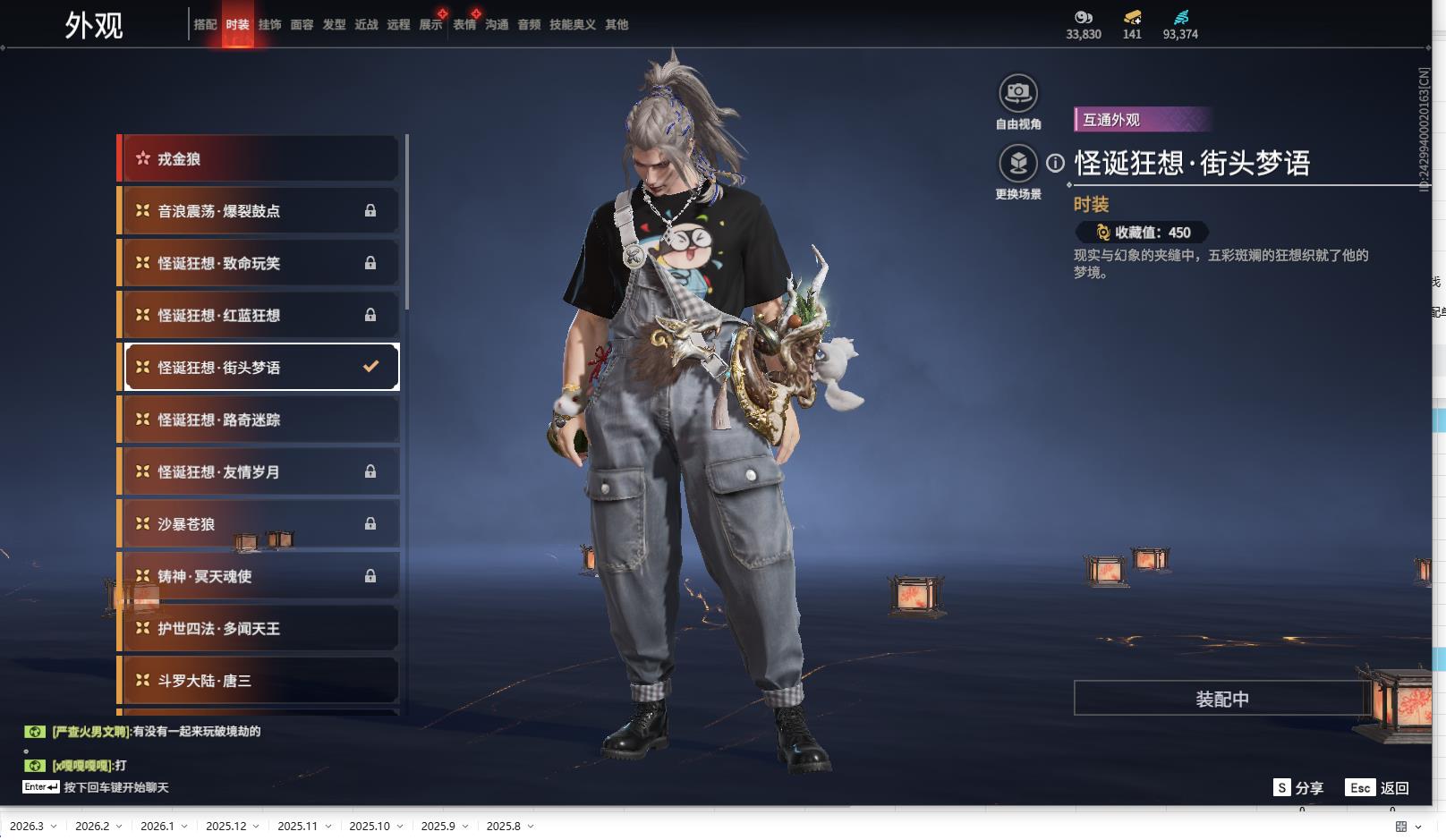This screenshot has width=1446, height=840.
Task: Click the 分享 share button
Action: click(x=1298, y=788)
